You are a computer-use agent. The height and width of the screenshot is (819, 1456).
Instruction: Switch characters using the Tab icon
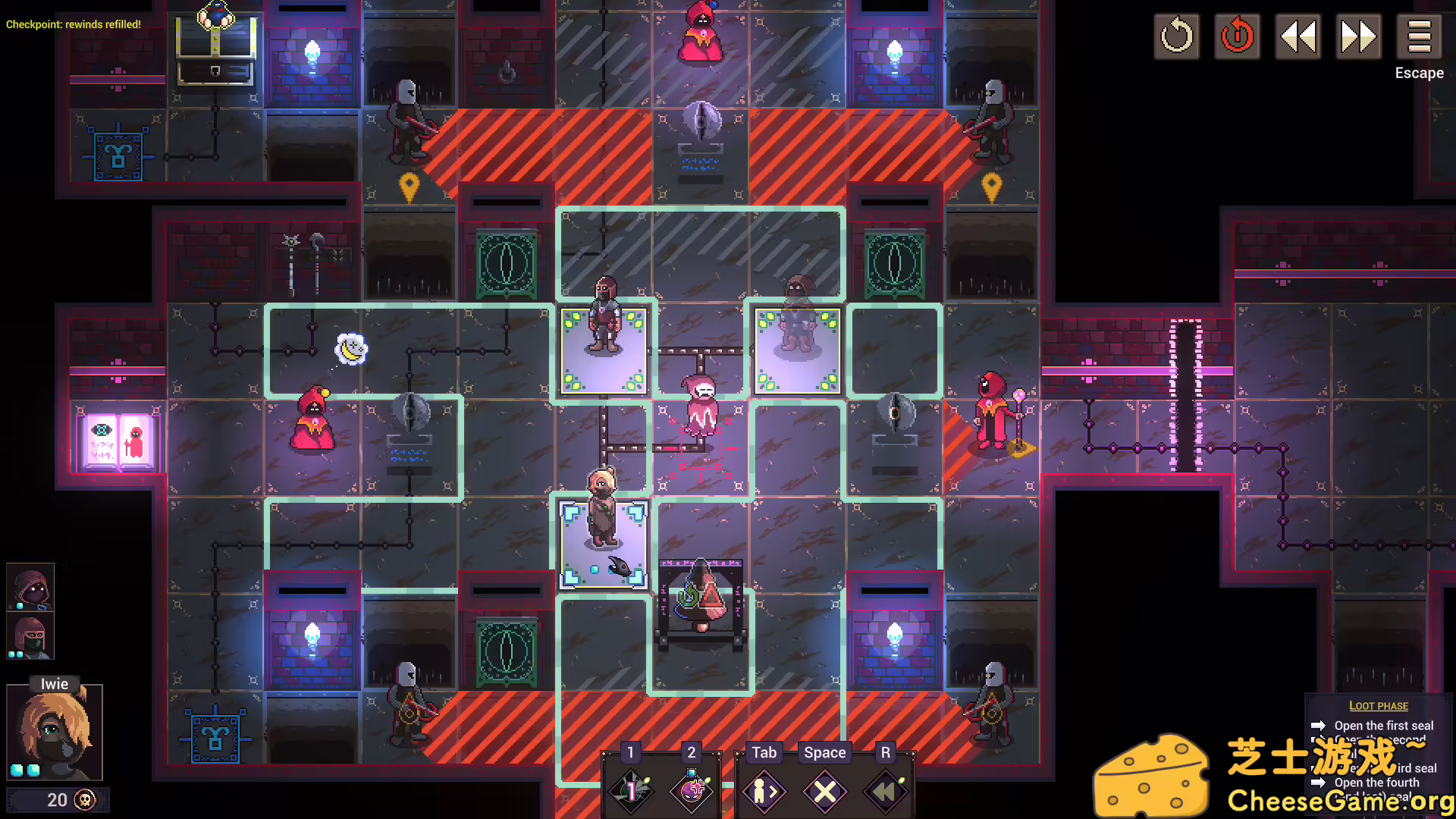click(x=764, y=790)
